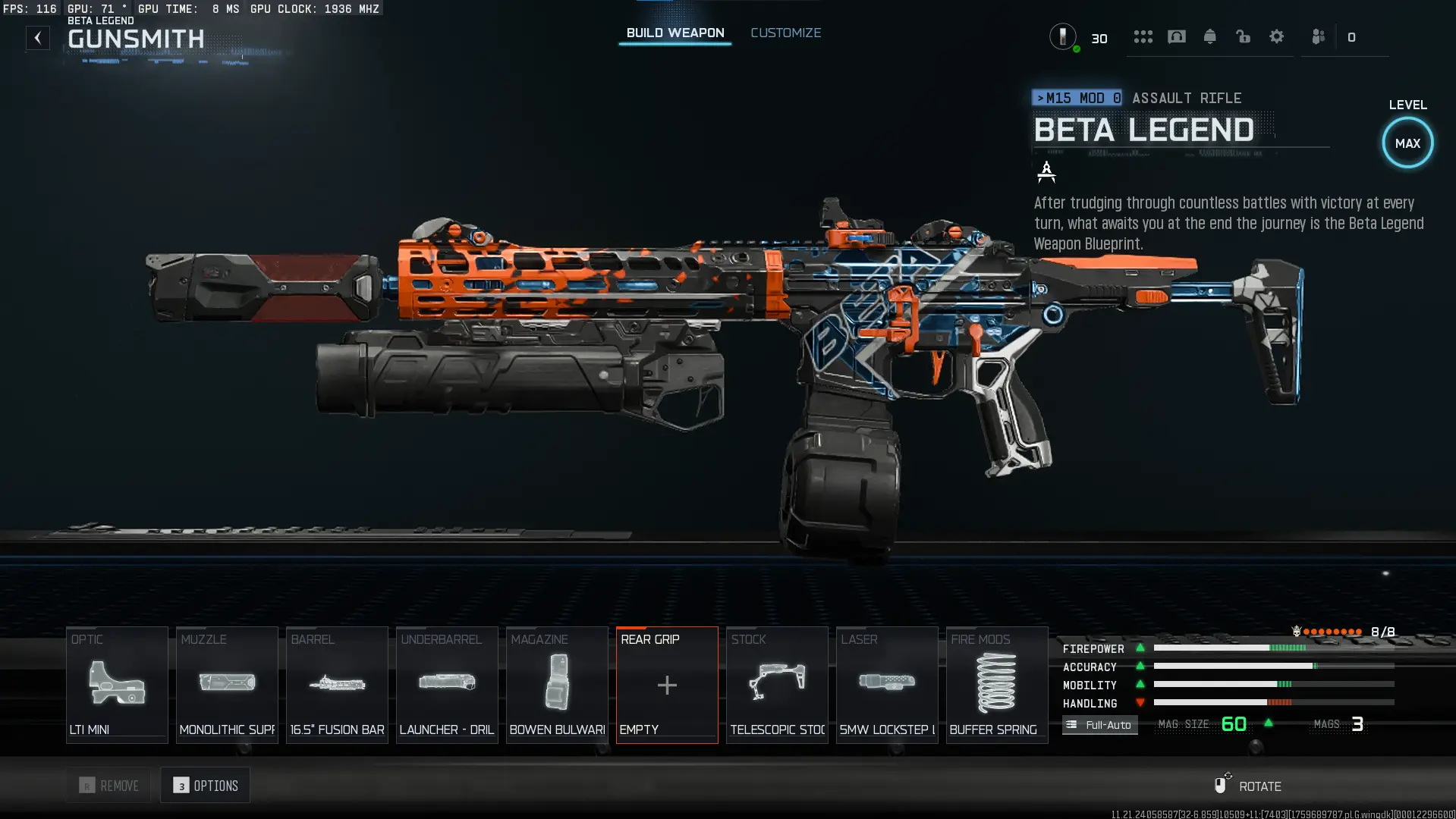
Task: Click the Remove attachment button
Action: 109,786
